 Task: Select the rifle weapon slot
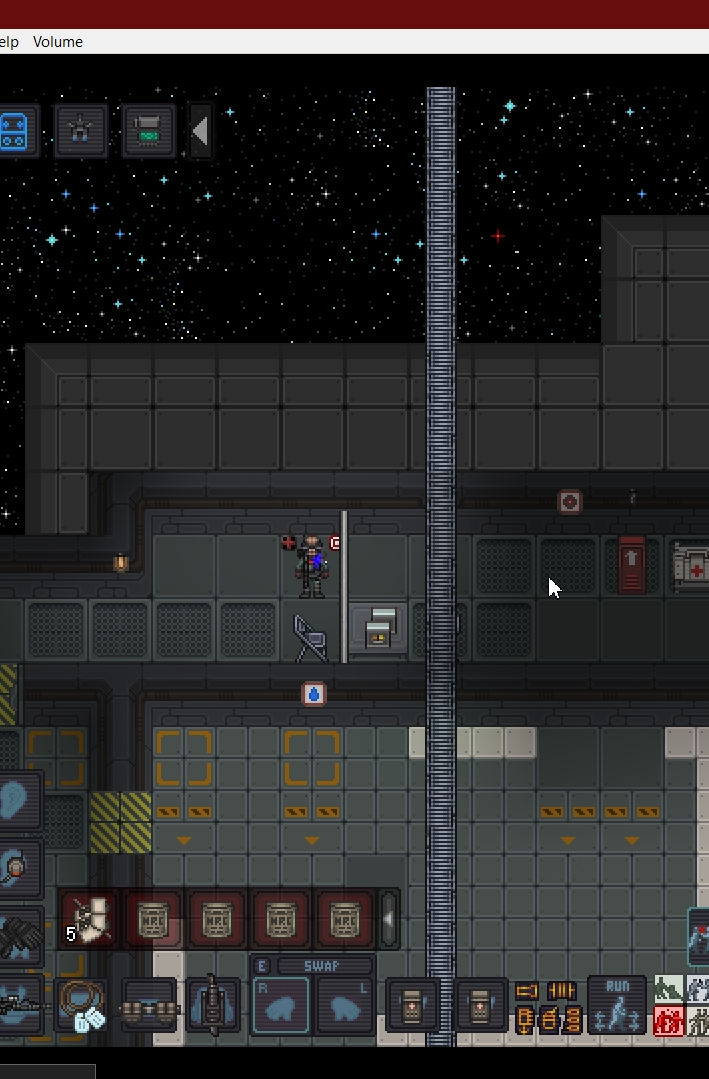click(x=18, y=1005)
